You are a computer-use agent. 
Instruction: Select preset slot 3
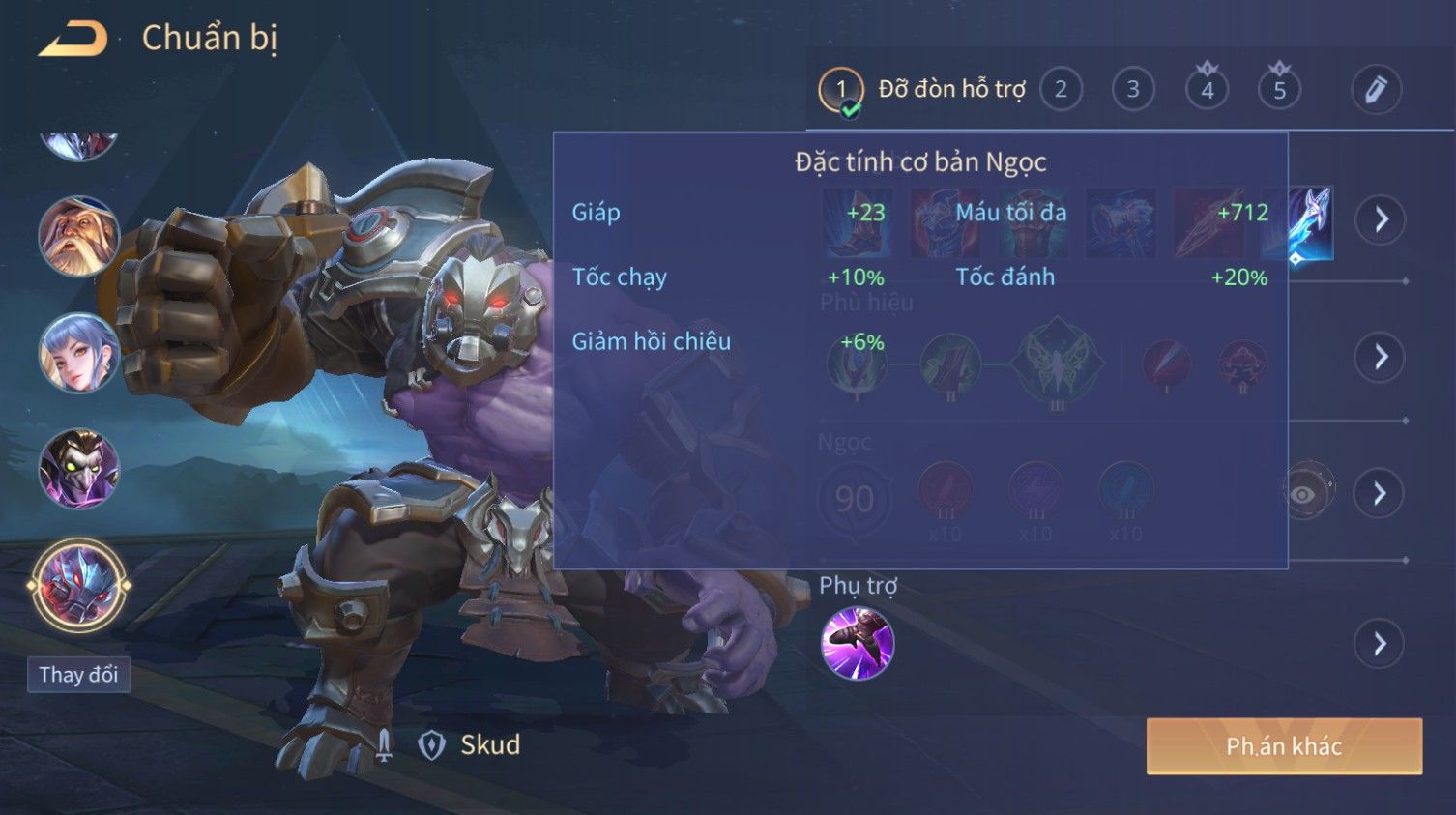coord(1133,90)
